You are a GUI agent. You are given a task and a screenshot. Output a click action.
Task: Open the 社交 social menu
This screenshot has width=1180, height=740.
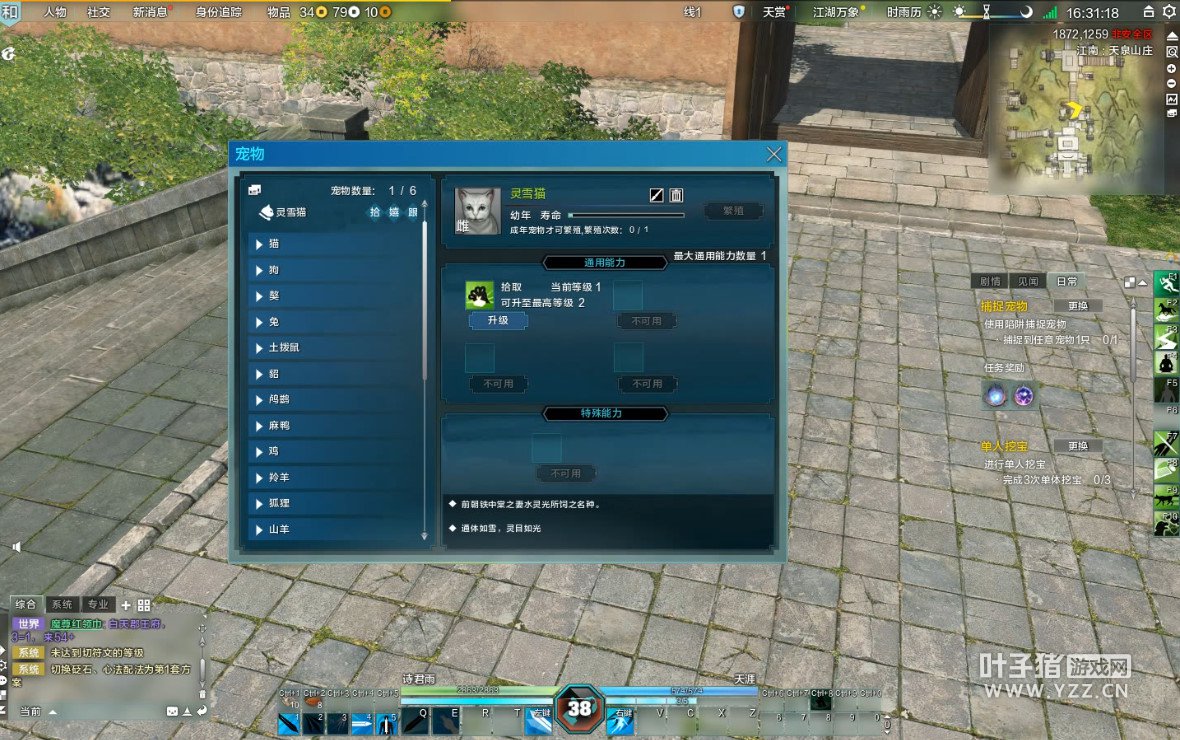[x=99, y=12]
